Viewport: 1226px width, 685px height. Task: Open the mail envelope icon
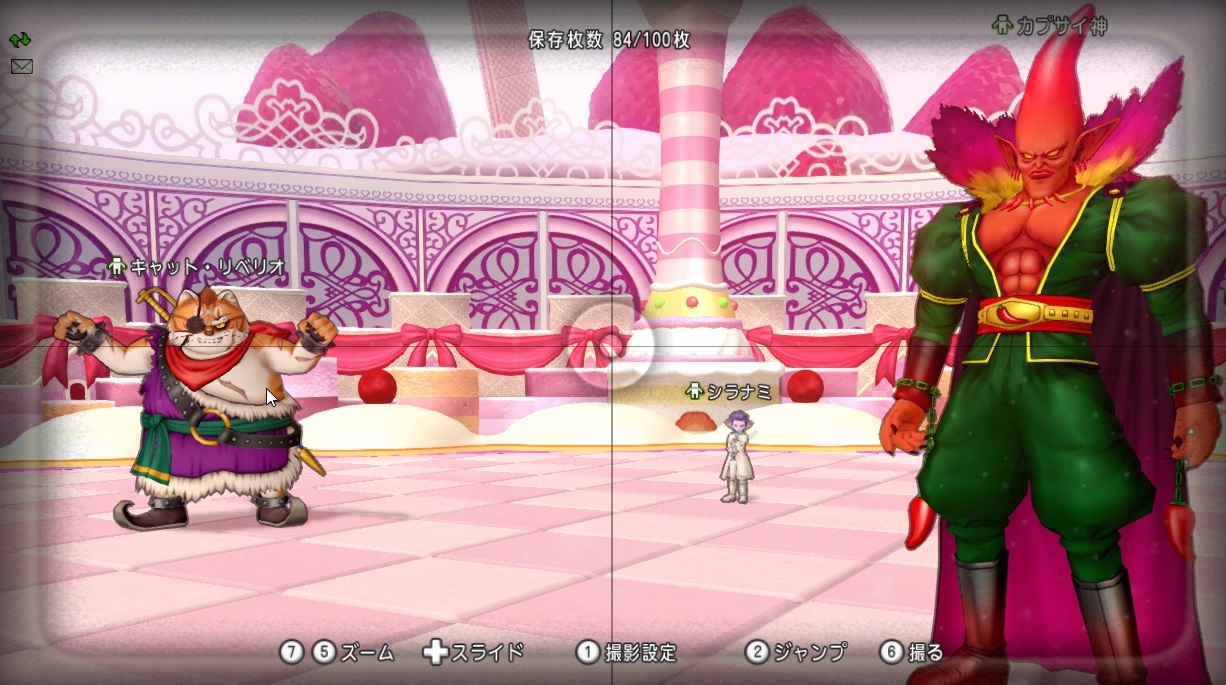[21, 66]
